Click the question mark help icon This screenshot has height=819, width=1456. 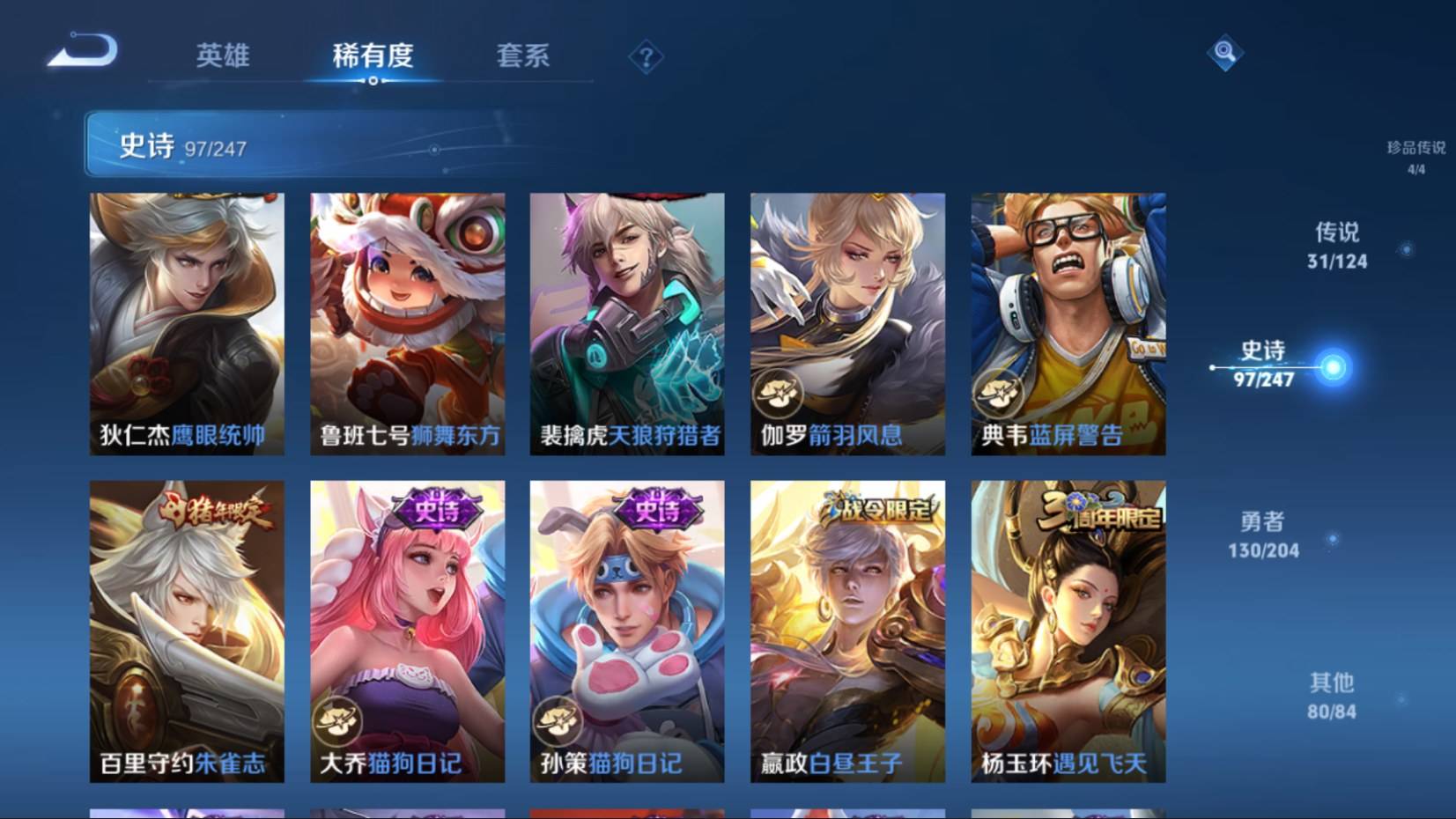[x=646, y=58]
